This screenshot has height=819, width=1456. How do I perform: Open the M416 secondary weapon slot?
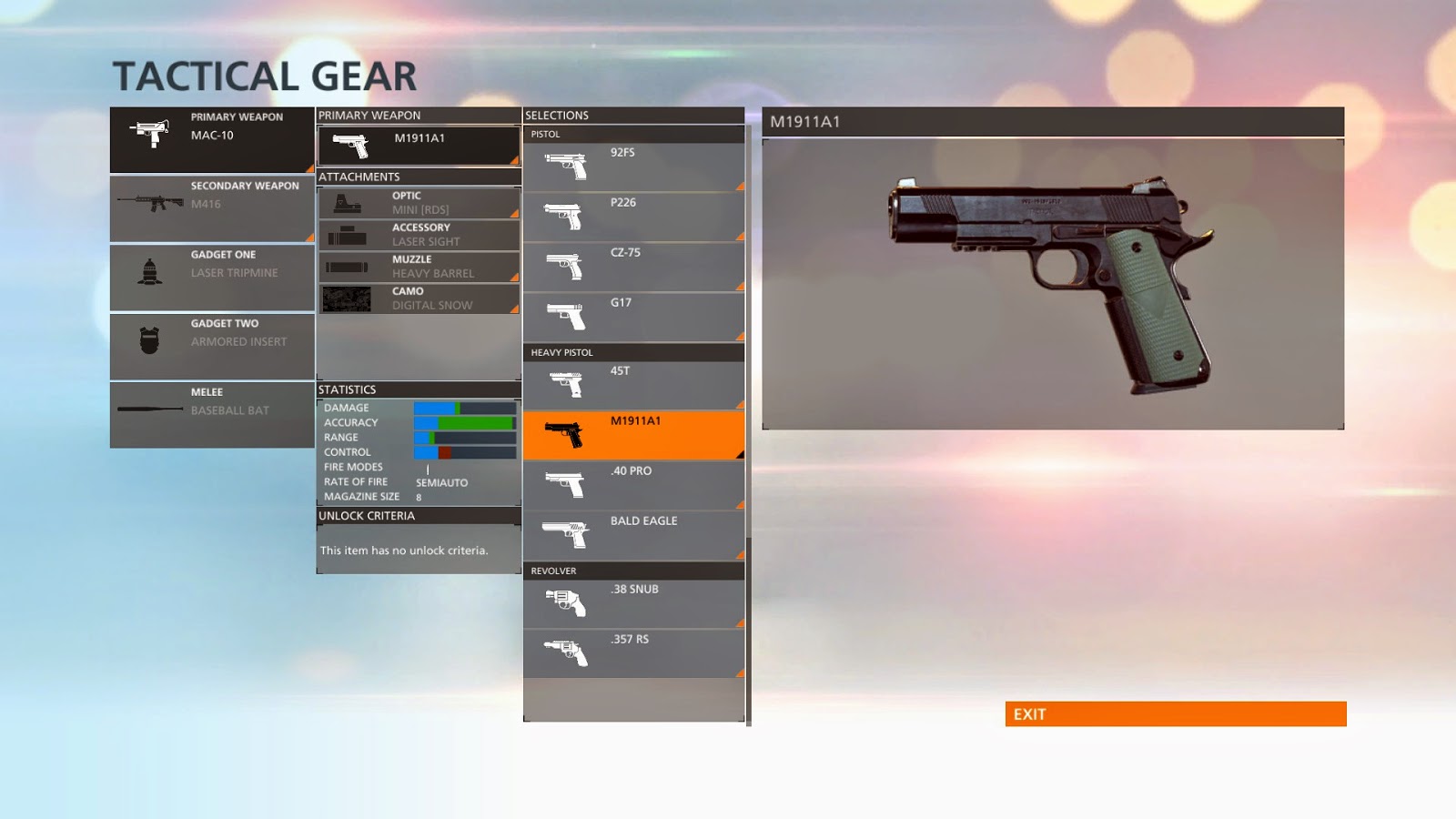click(x=212, y=208)
